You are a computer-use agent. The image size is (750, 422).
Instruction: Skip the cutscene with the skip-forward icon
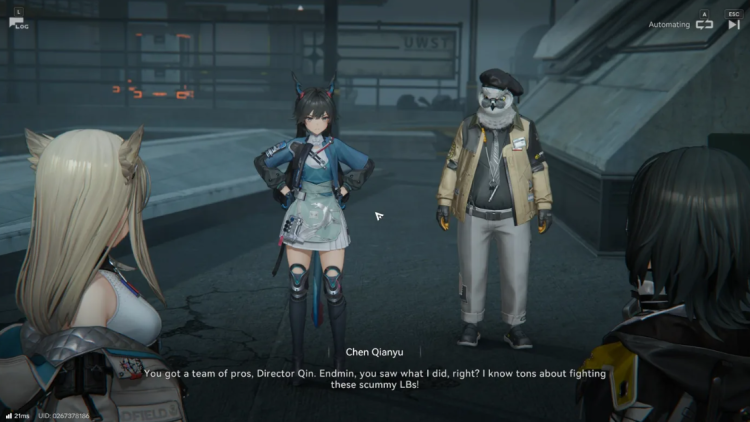[733, 24]
